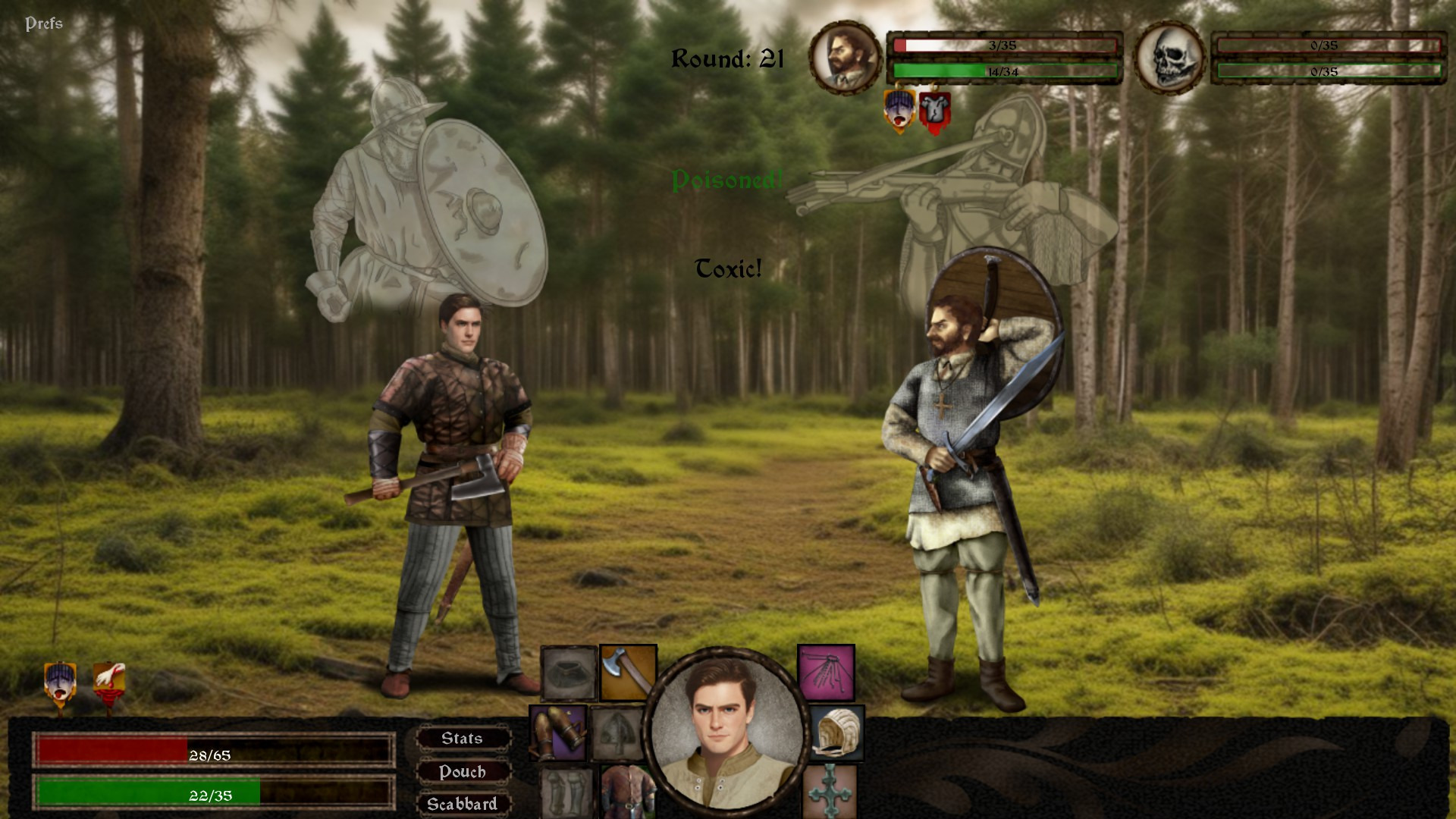Select the padded coif head slot
The image size is (1456, 819).
click(836, 733)
